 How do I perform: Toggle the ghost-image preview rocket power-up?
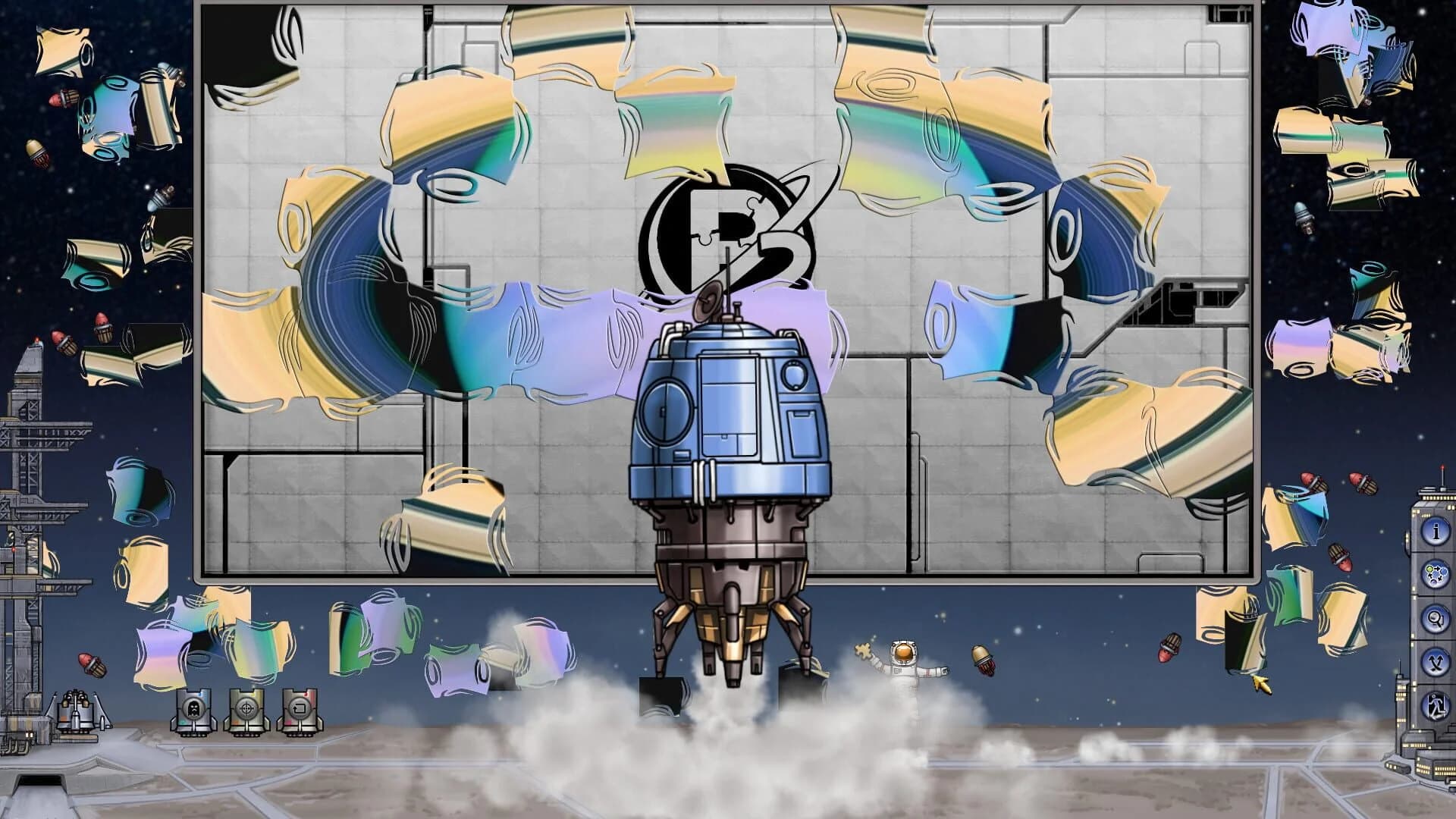click(x=194, y=710)
